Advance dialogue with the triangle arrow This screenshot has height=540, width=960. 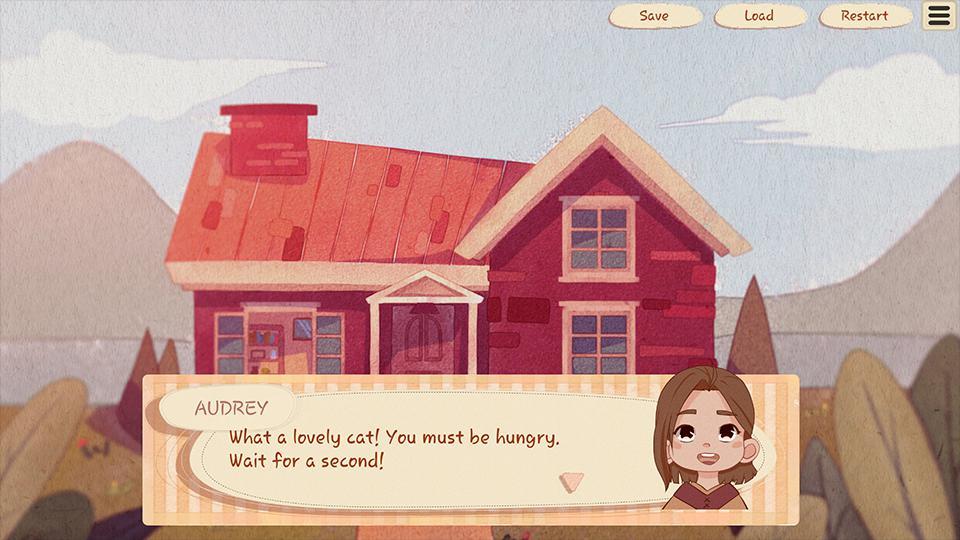tap(571, 482)
